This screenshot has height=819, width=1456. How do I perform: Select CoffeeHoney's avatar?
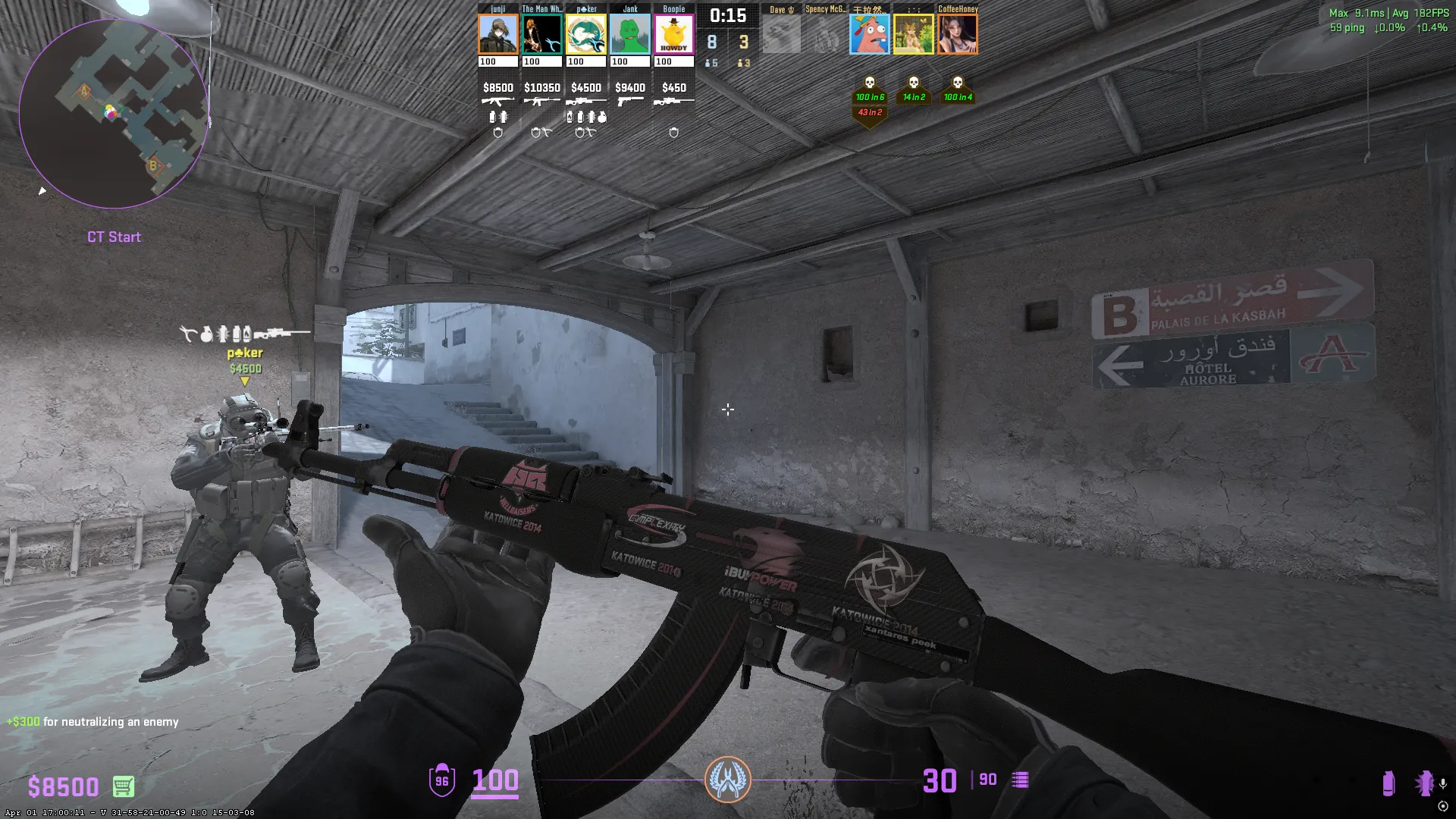tap(958, 34)
